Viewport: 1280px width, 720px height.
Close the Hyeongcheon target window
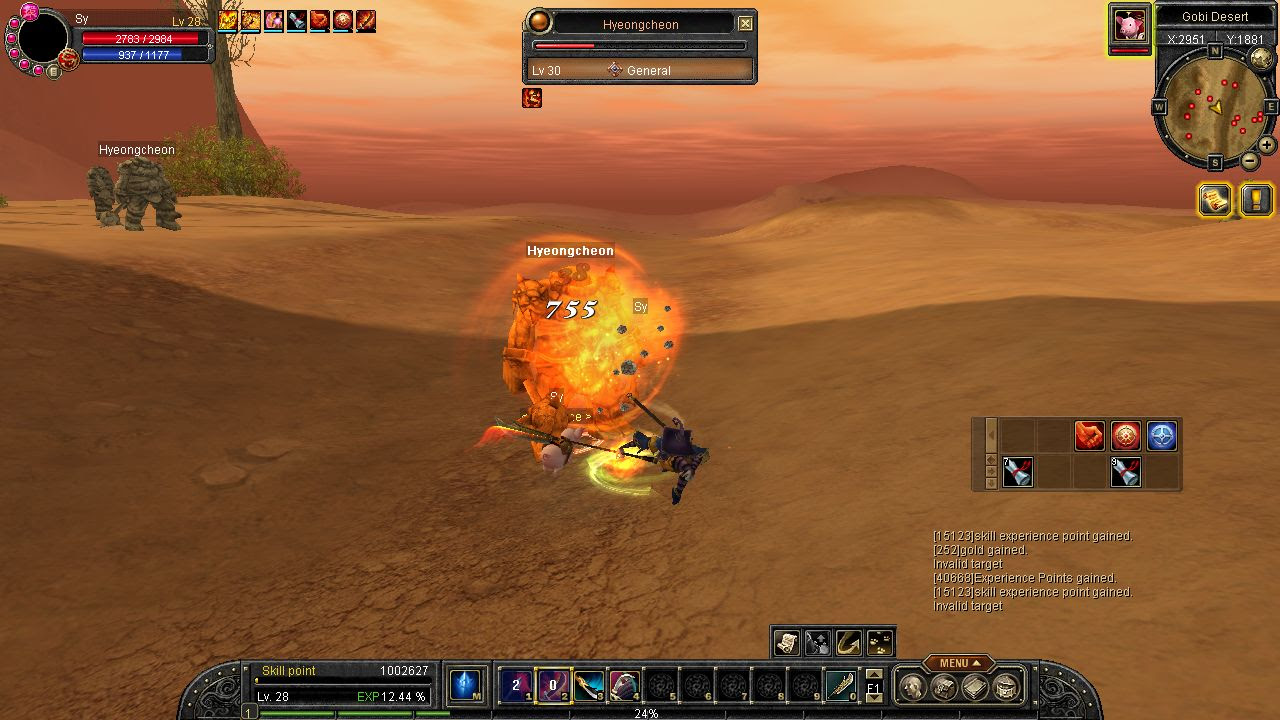pyautogui.click(x=745, y=24)
